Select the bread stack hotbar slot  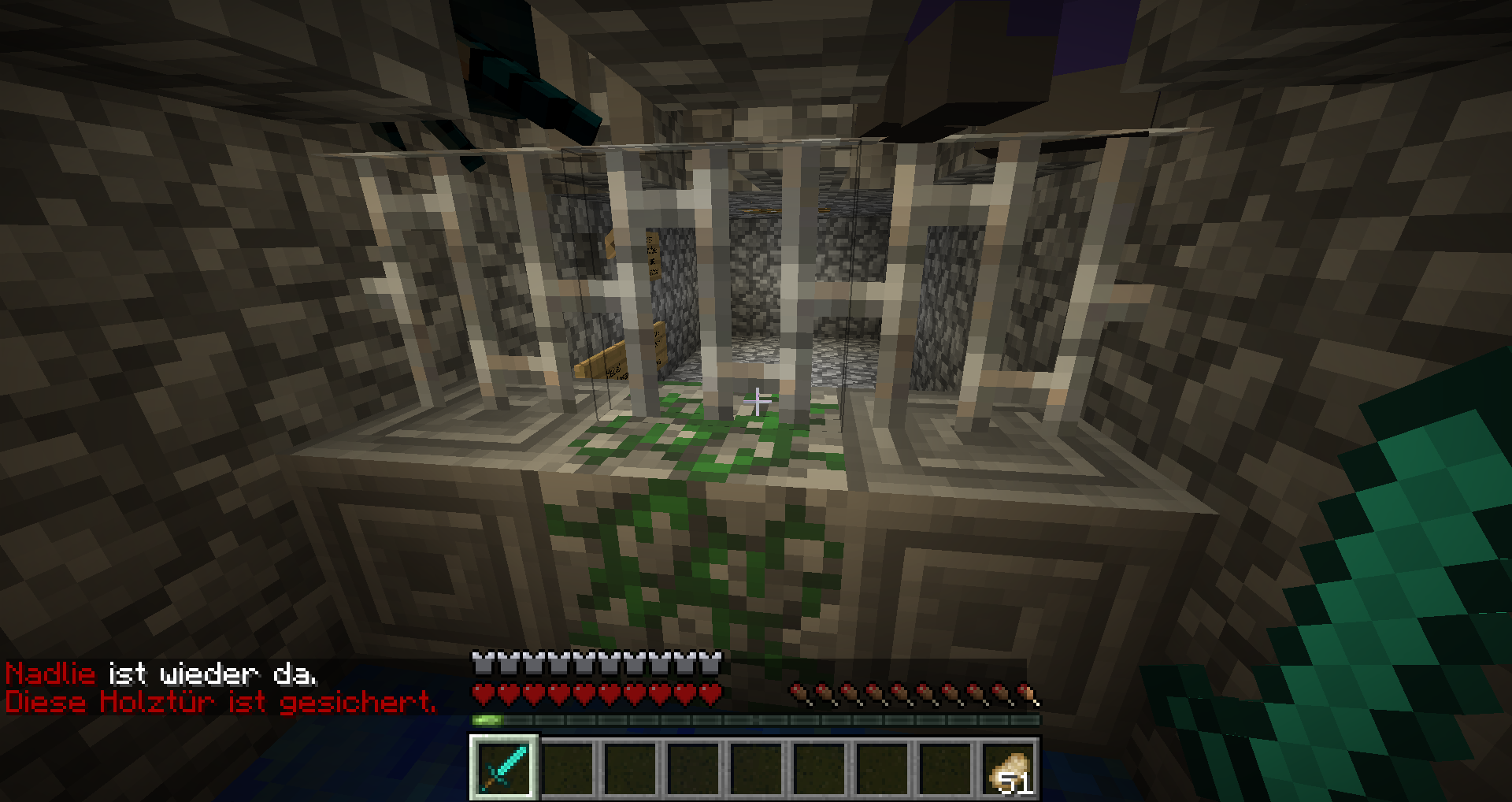(1008, 767)
